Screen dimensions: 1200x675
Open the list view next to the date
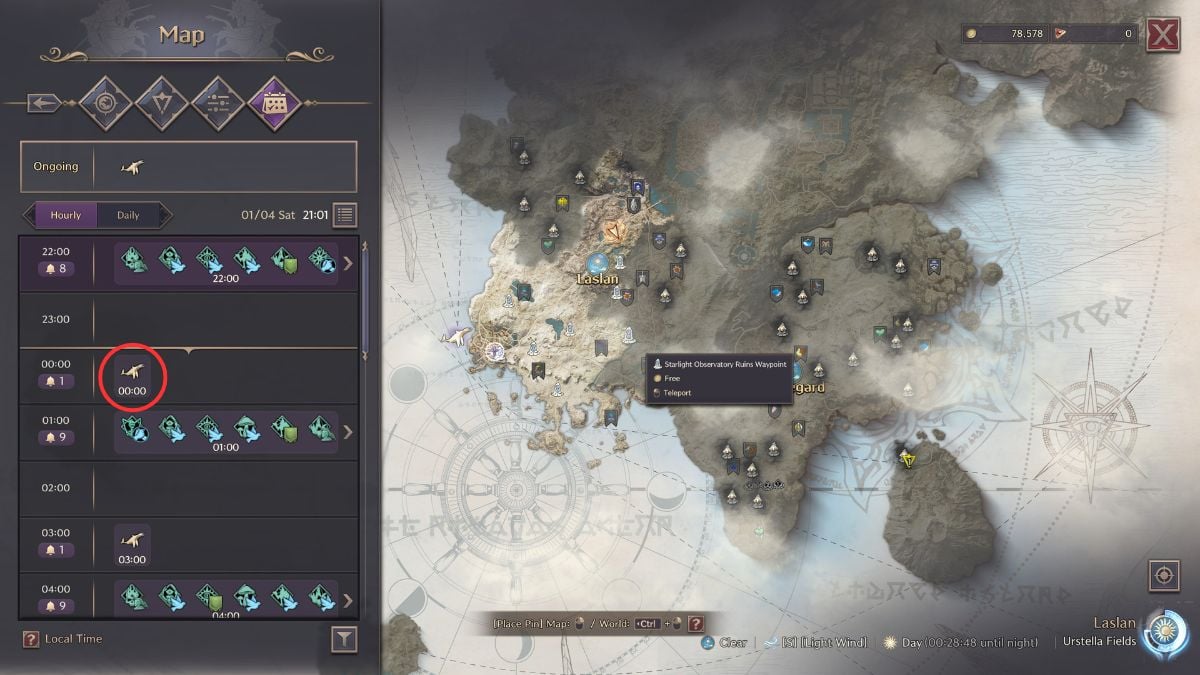345,215
